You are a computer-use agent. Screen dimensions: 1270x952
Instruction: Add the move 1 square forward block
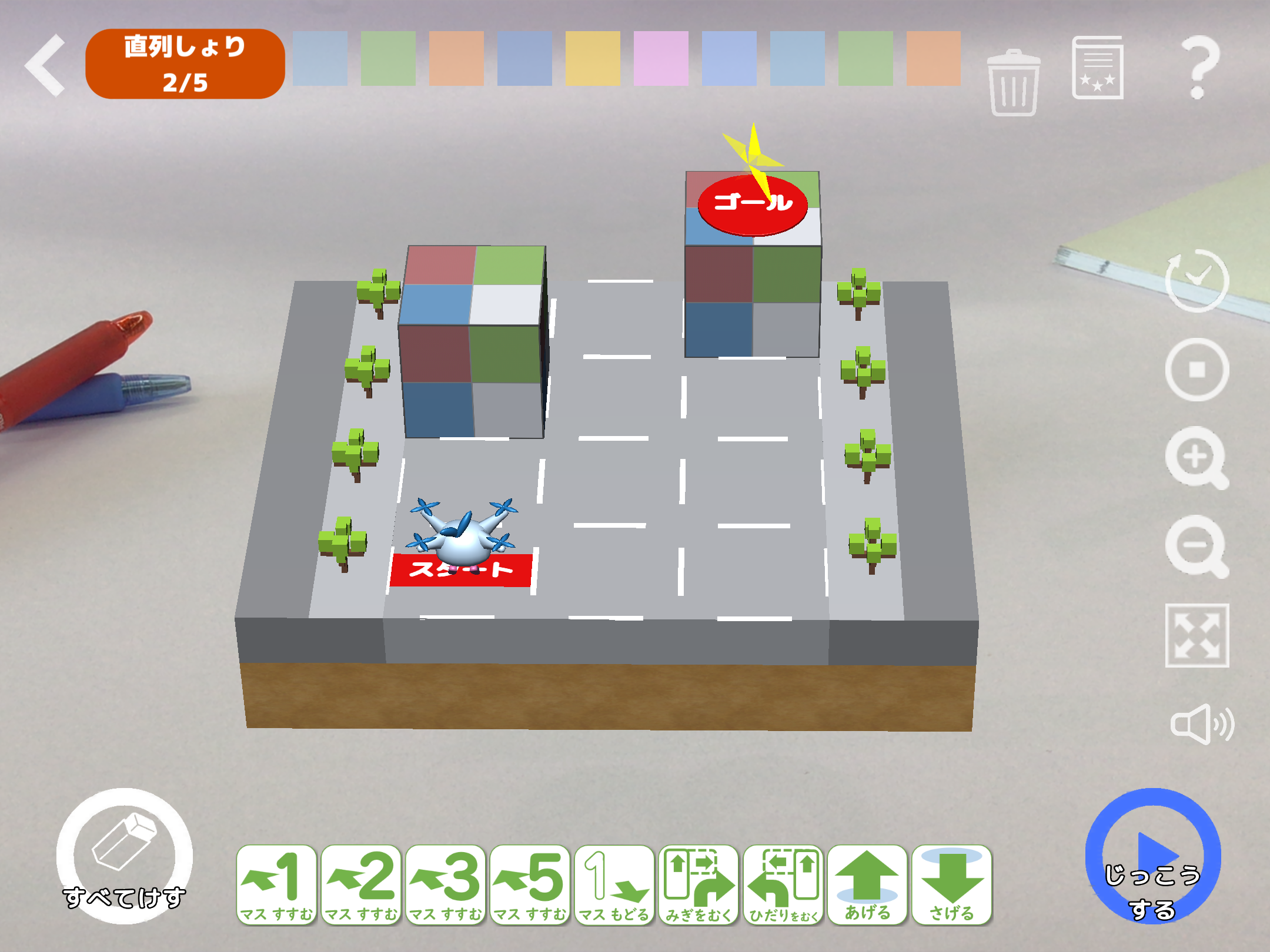click(x=276, y=886)
